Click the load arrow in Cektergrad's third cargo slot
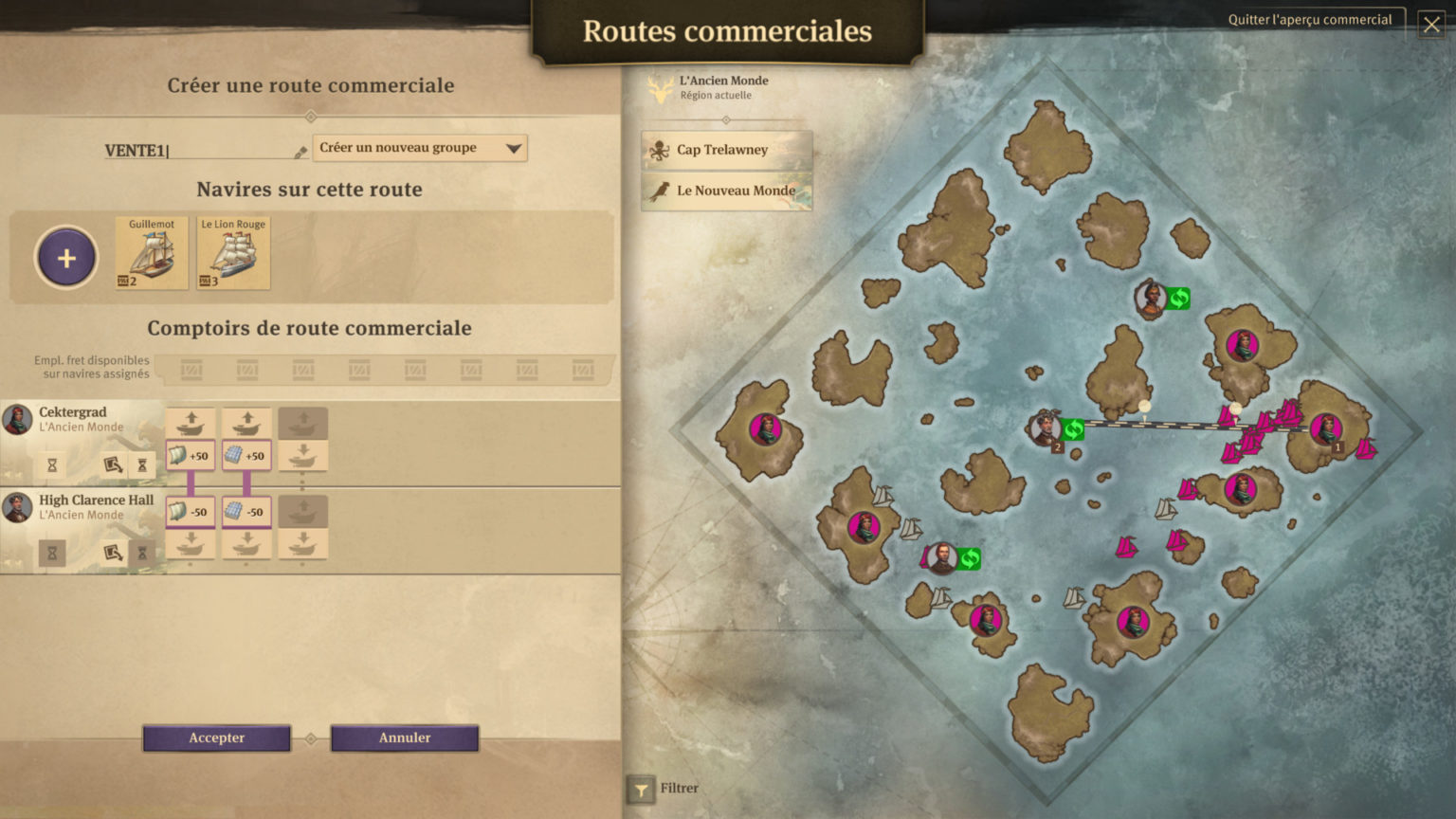The height and width of the screenshot is (819, 1456). click(303, 423)
